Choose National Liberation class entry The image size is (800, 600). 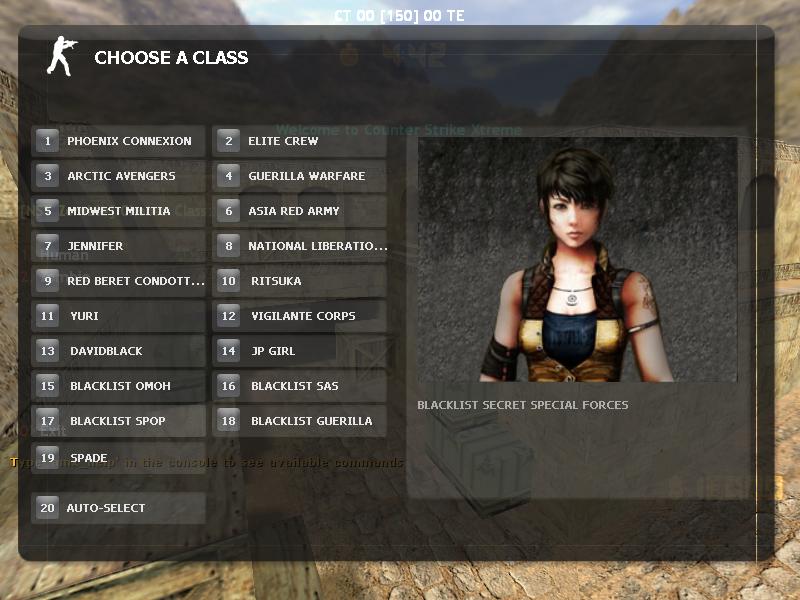click(299, 246)
